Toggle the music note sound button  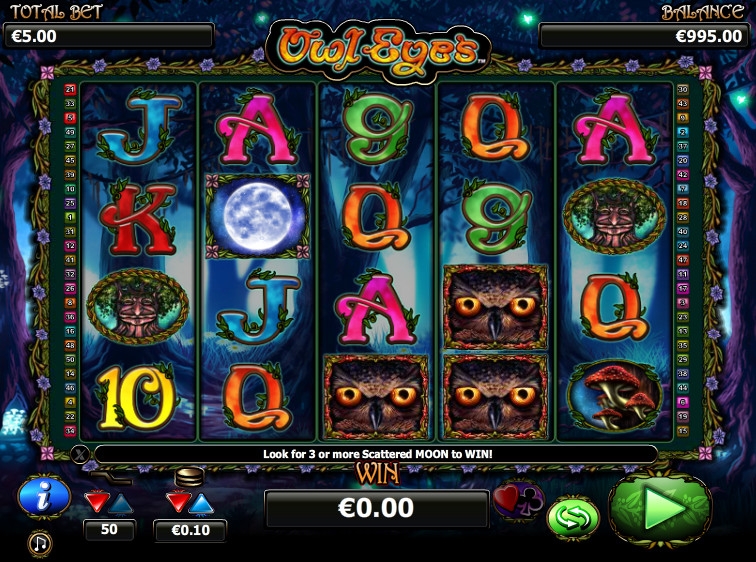click(40, 543)
